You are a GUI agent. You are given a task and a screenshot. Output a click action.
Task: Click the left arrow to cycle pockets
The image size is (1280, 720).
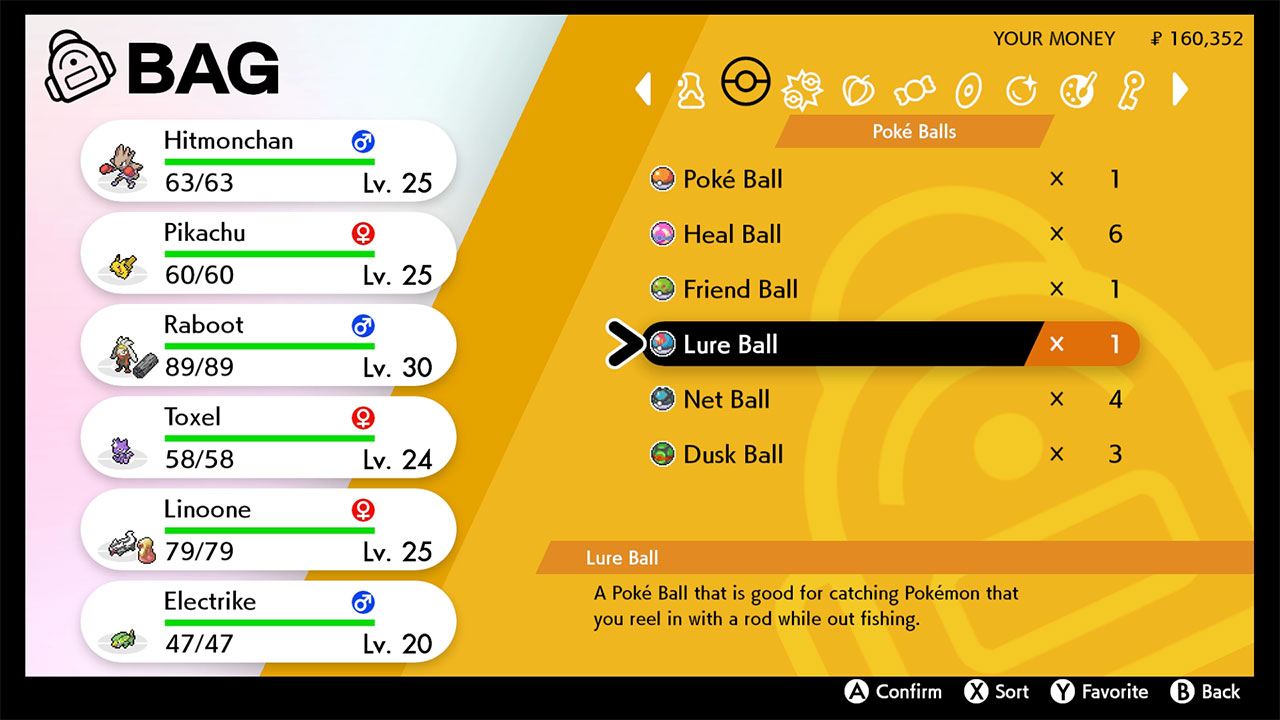[644, 89]
